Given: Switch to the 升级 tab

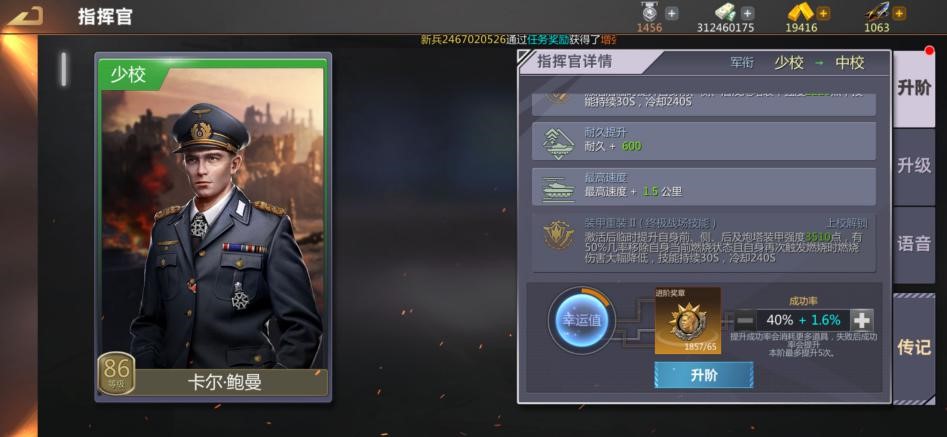Looking at the screenshot, I should [914, 165].
